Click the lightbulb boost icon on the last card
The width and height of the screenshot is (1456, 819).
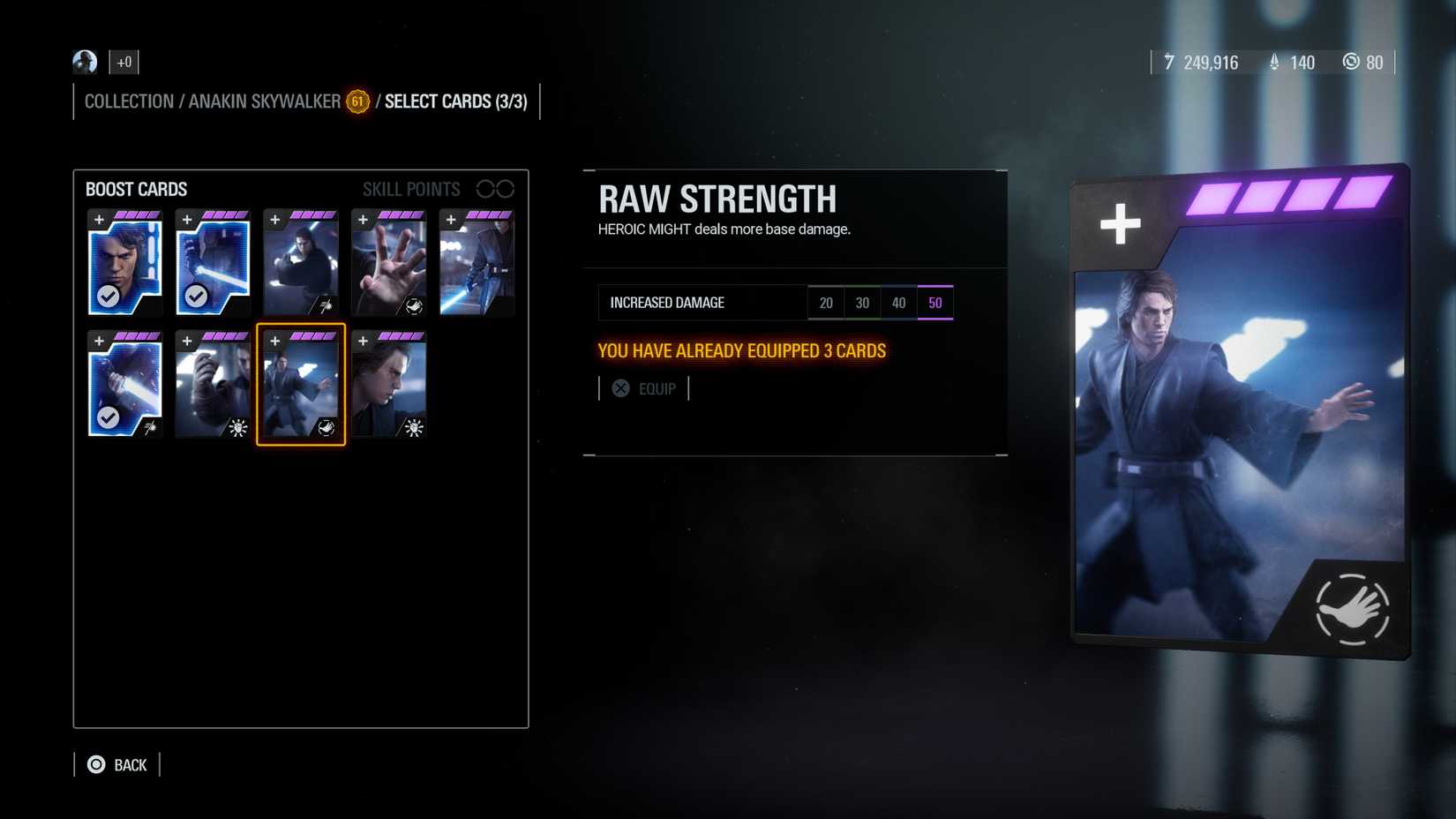tap(413, 428)
